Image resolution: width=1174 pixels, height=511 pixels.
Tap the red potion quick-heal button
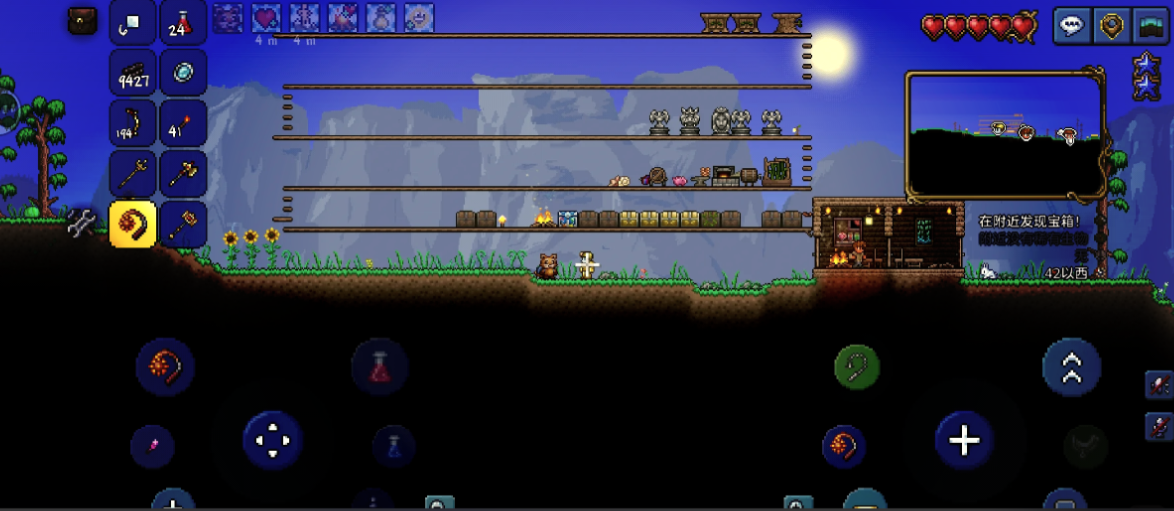tap(380, 367)
